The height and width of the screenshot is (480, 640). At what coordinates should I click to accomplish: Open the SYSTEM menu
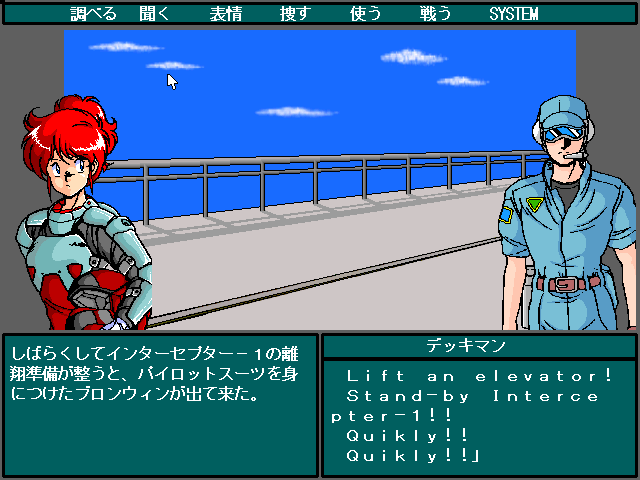pyautogui.click(x=513, y=14)
